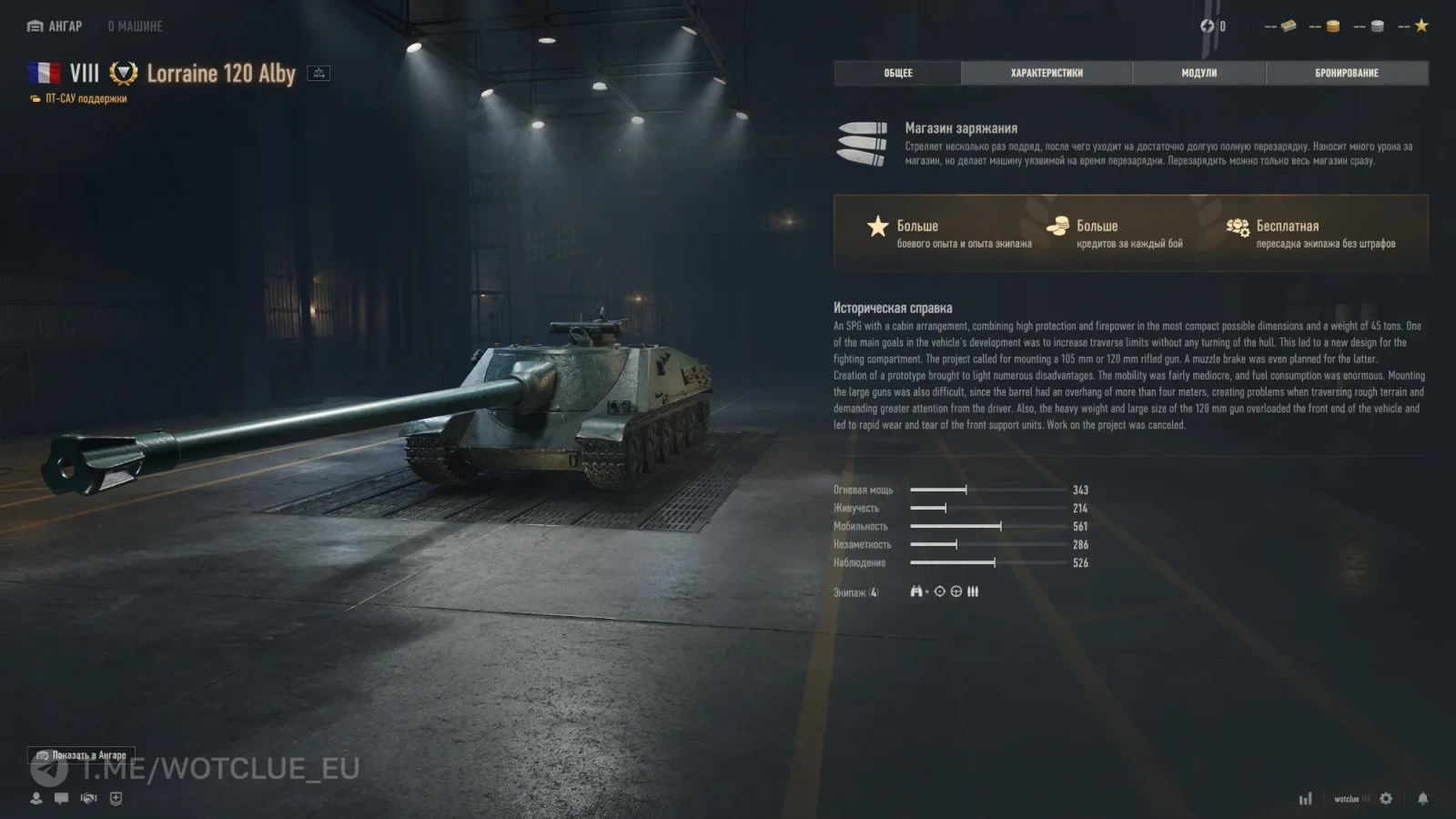
Task: Open the shield plus icon
Action: [x=116, y=798]
